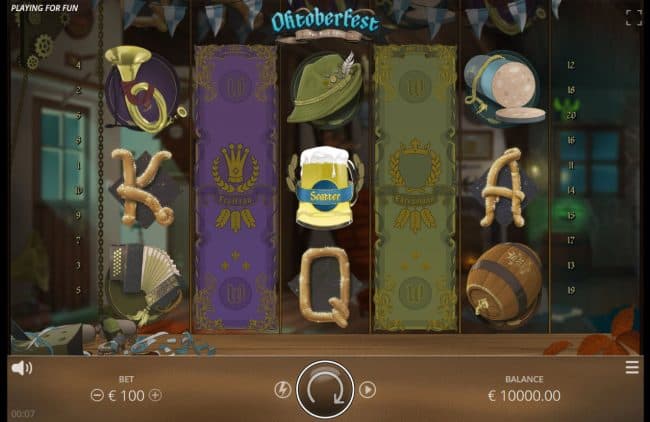Image resolution: width=650 pixels, height=422 pixels.
Task: Decrease the bet with the minus button
Action: tap(97, 395)
